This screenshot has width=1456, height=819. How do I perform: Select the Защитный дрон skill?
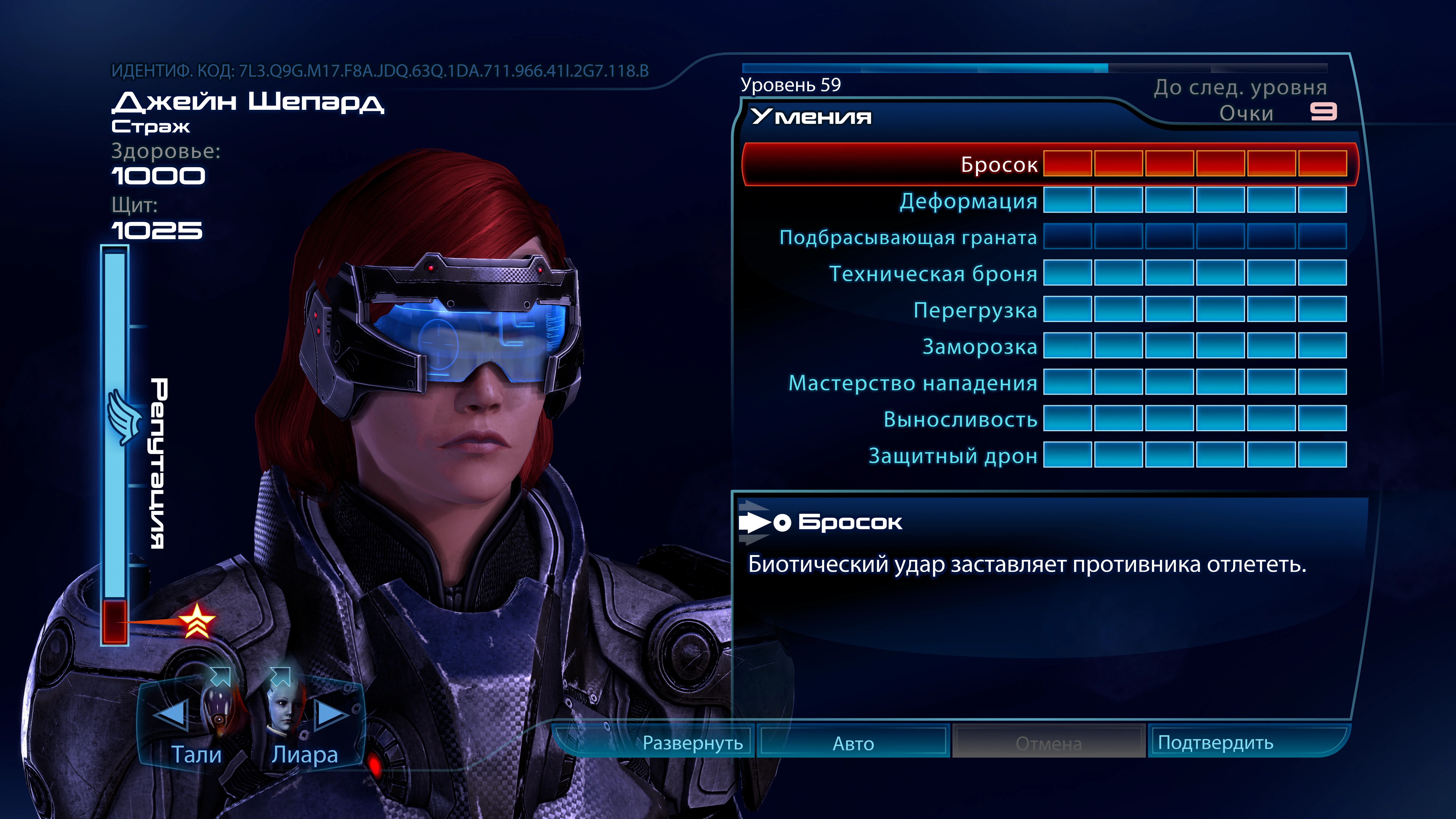coord(952,456)
